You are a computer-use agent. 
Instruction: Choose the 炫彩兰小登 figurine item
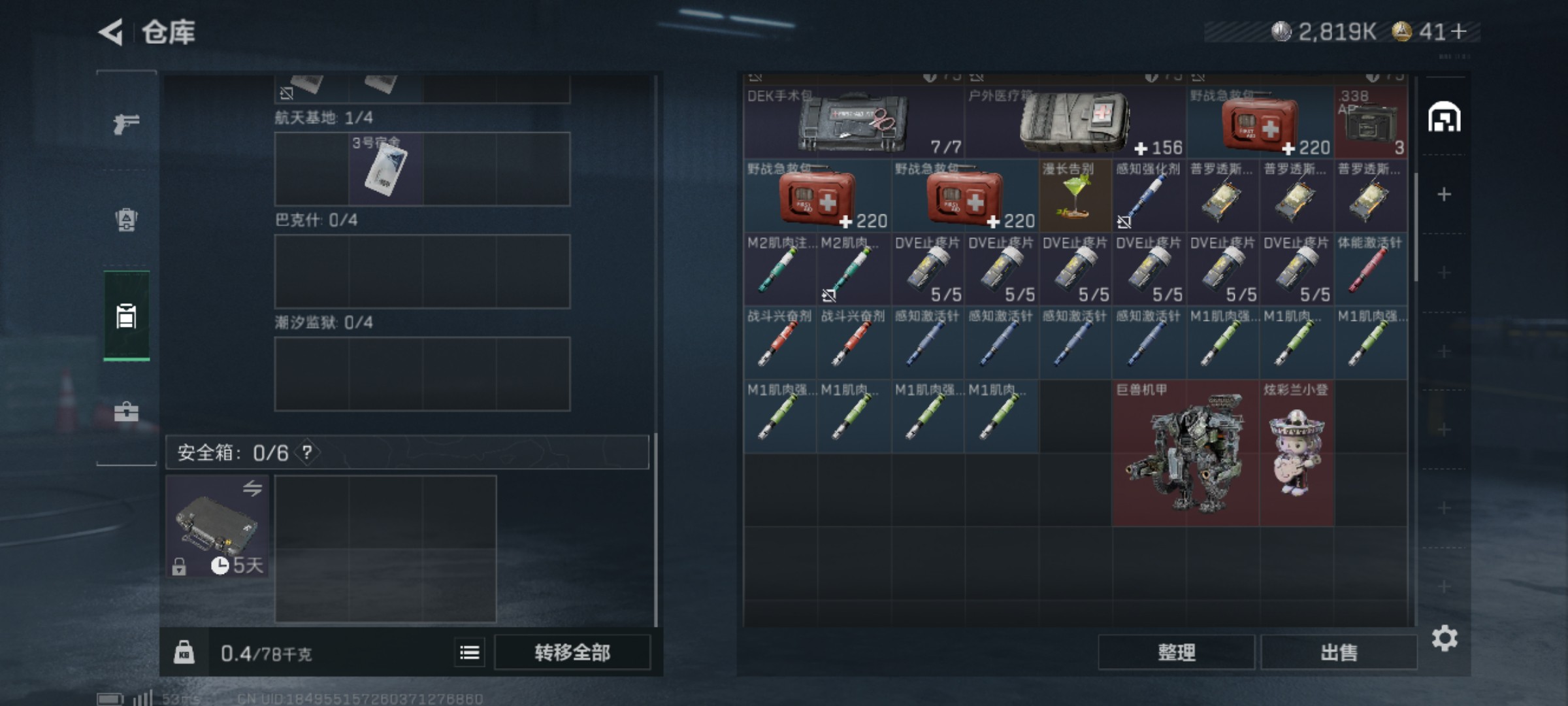click(1296, 454)
